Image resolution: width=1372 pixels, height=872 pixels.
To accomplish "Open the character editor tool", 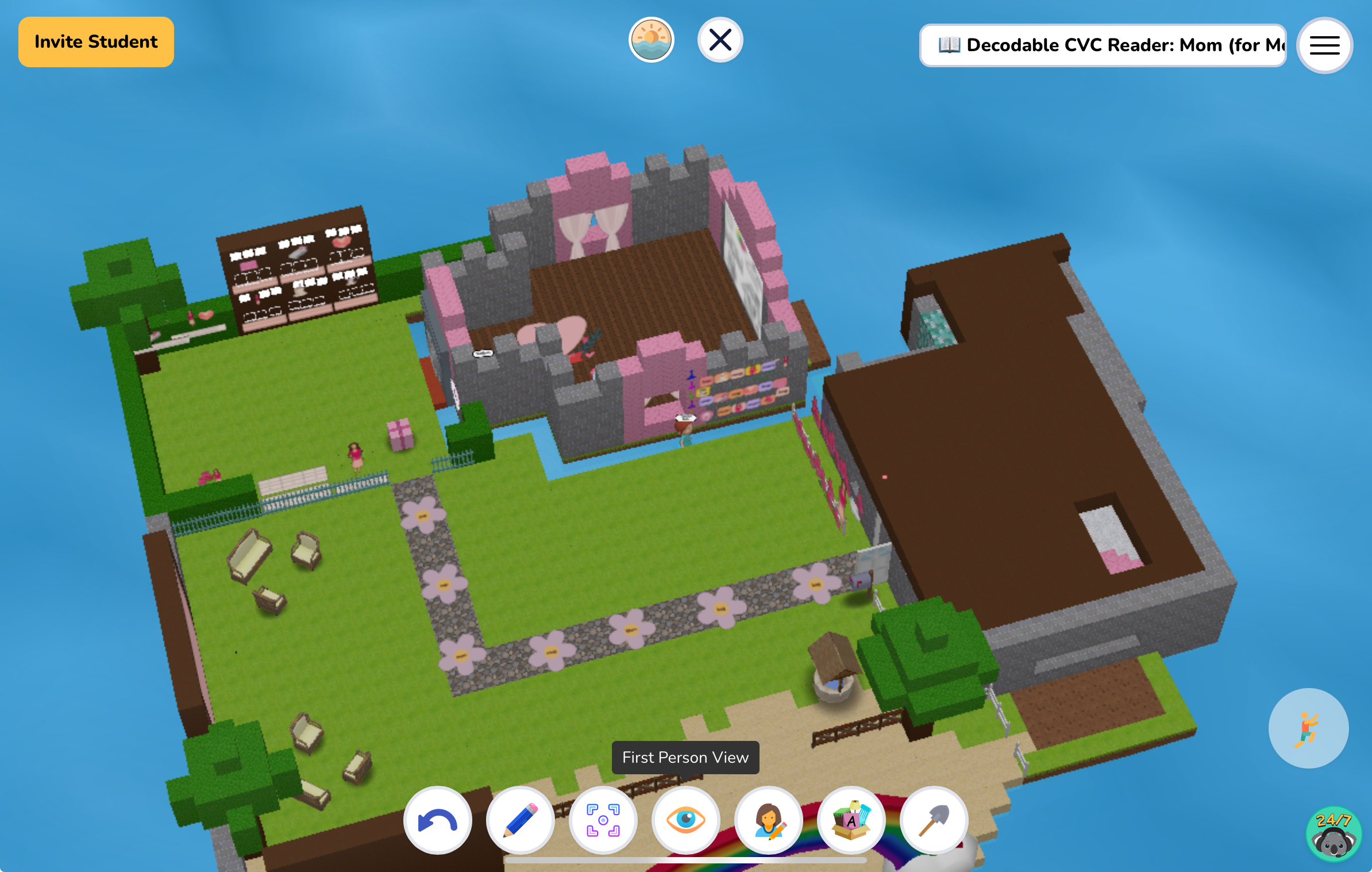I will pos(769,820).
